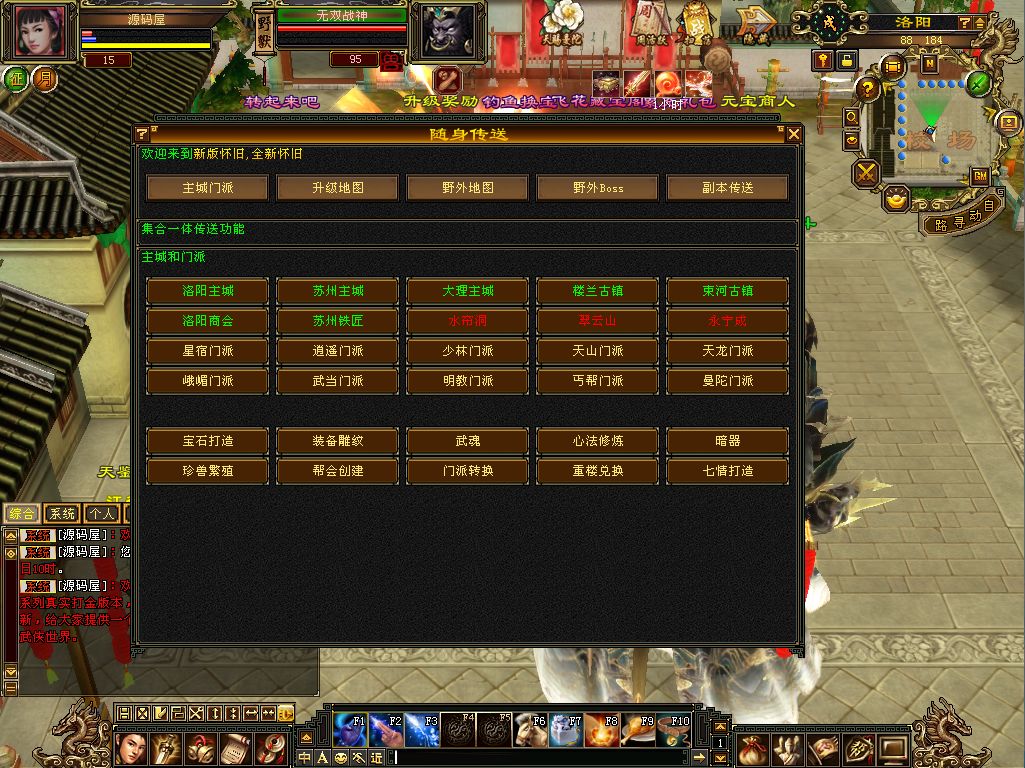The height and width of the screenshot is (768, 1025).
Task: Travel to 峨嵋门派
Action: pyautogui.click(x=208, y=381)
